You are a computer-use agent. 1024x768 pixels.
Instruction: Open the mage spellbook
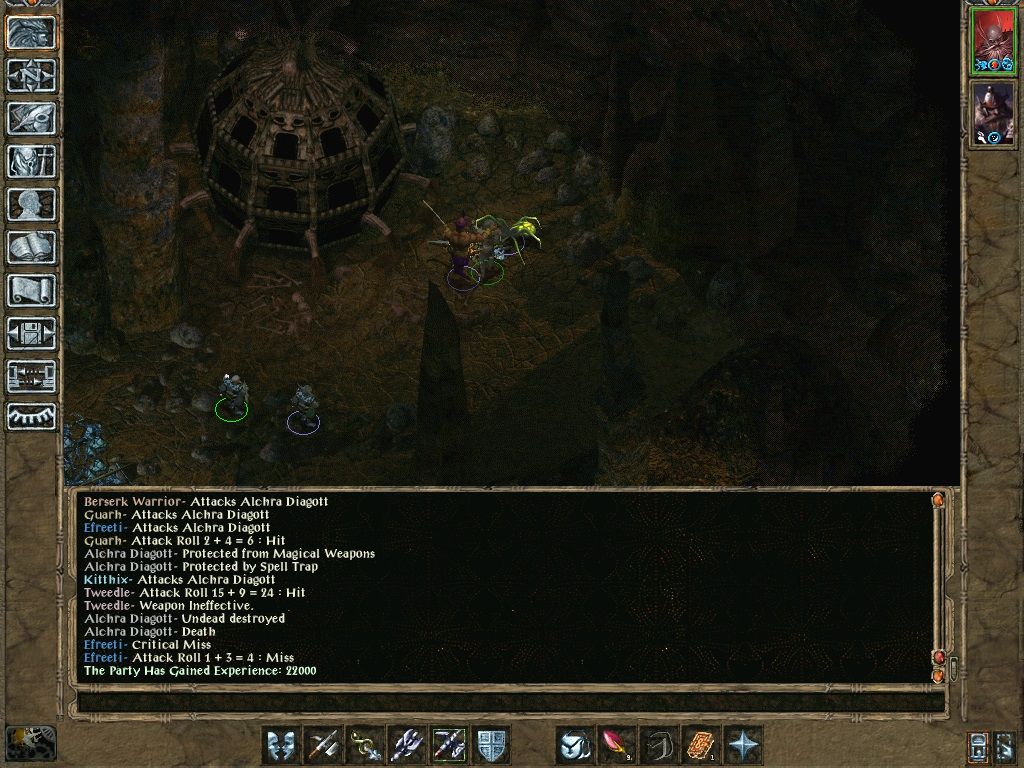(x=32, y=247)
